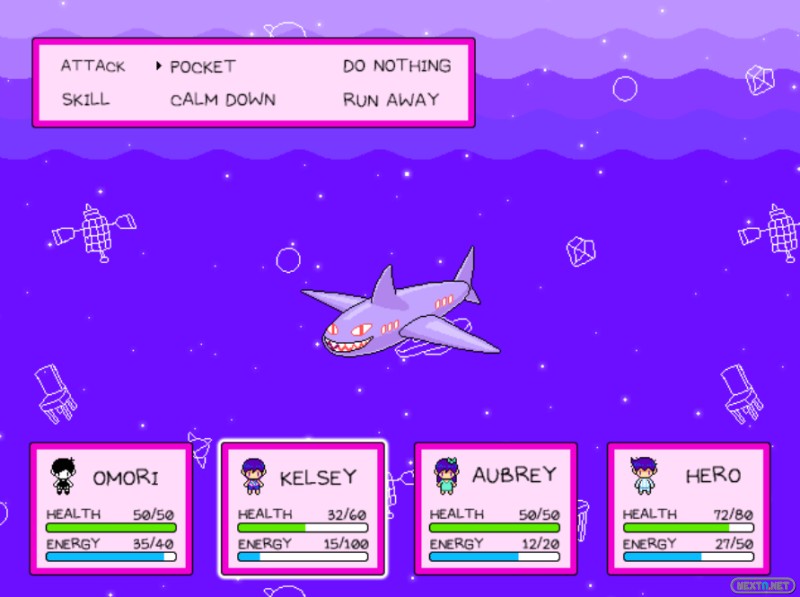The height and width of the screenshot is (597, 800).
Task: Open the SKILL command
Action: pos(85,100)
